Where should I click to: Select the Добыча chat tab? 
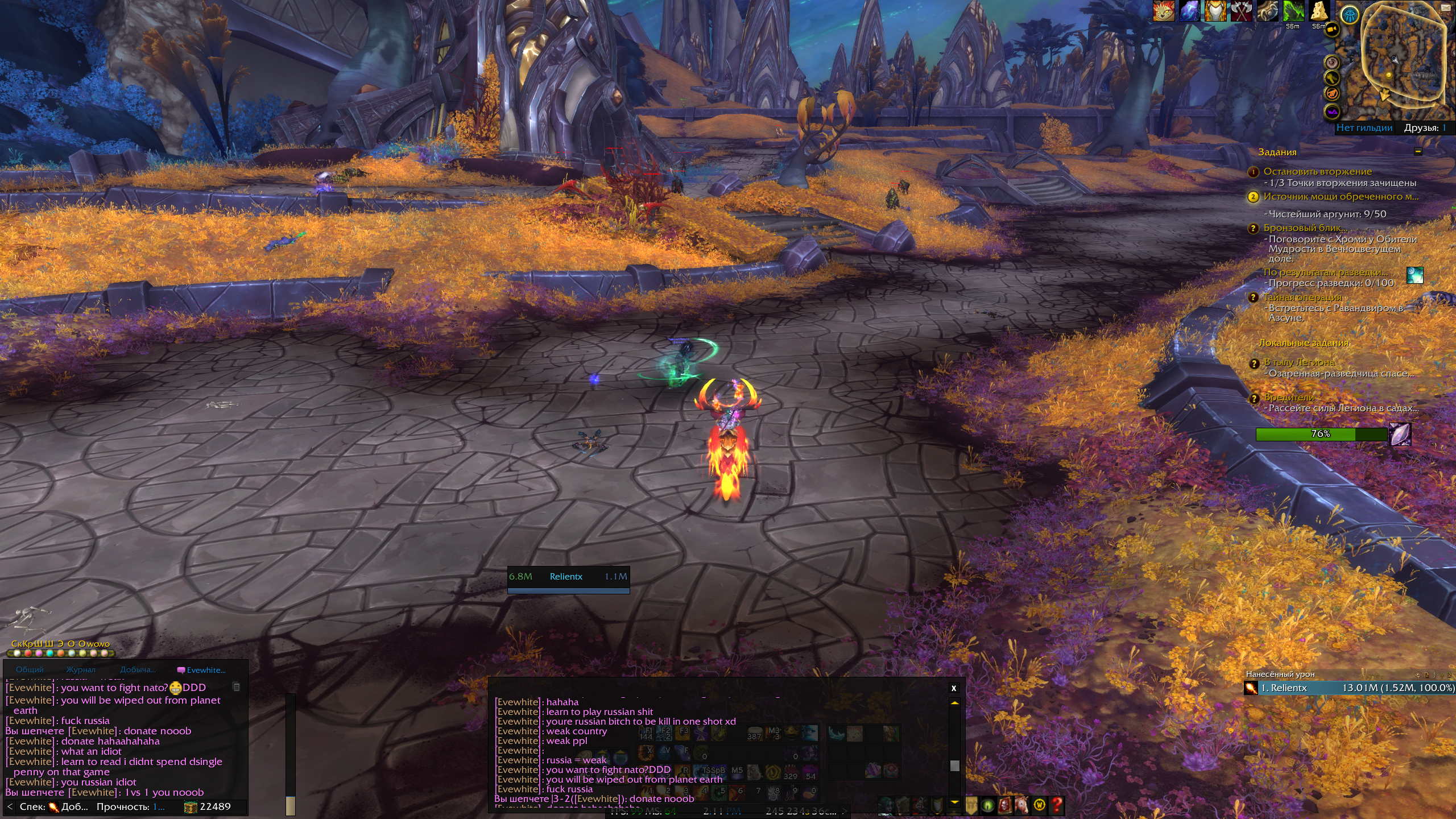[138, 670]
